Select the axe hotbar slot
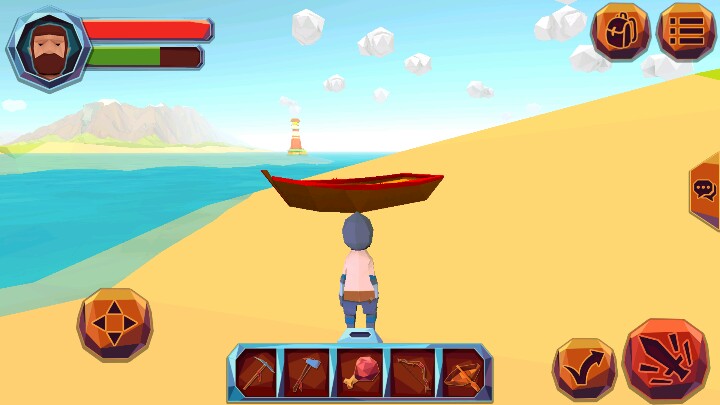 307,373
